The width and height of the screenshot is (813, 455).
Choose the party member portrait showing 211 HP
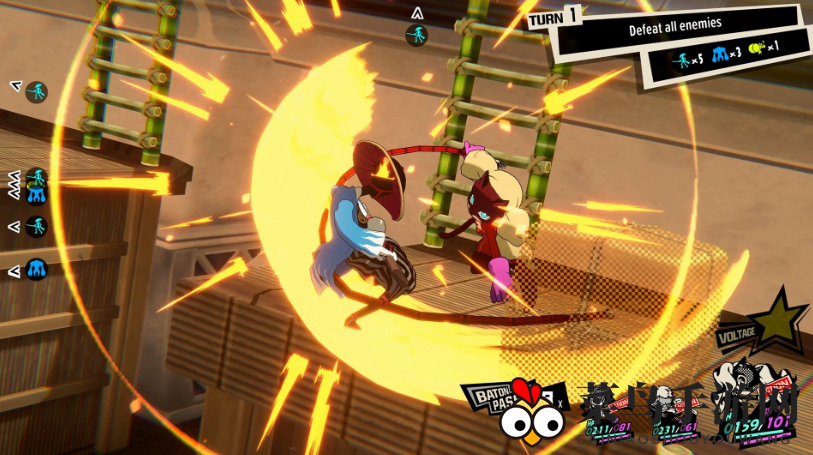[612, 410]
